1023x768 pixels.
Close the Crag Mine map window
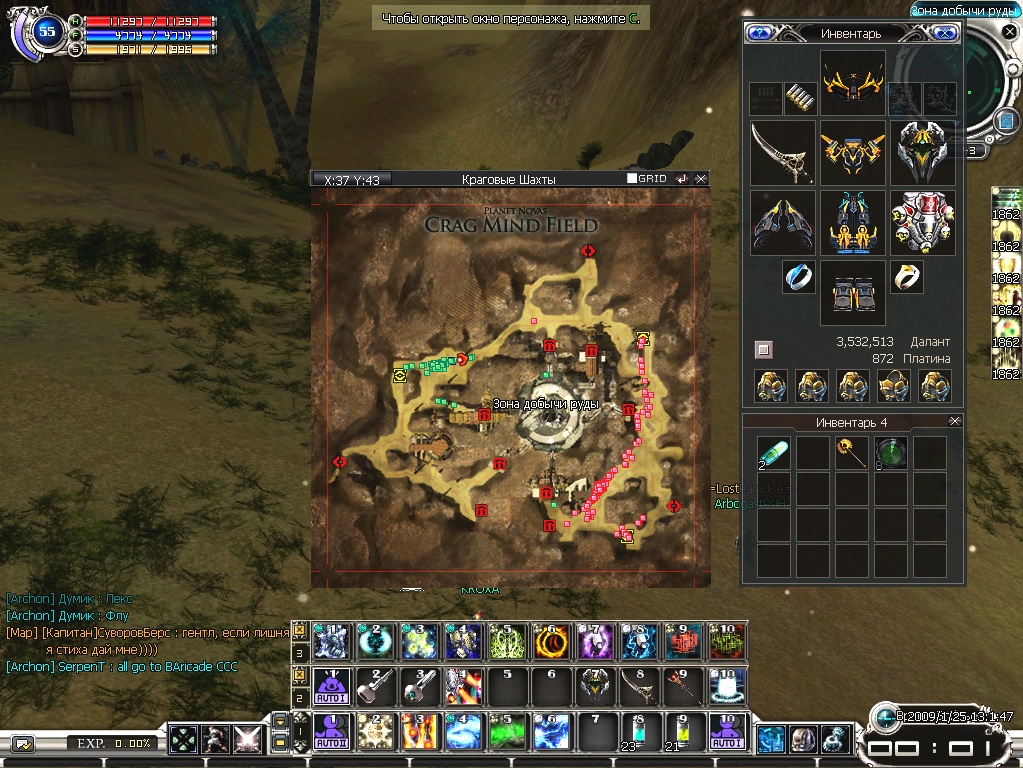(x=701, y=179)
